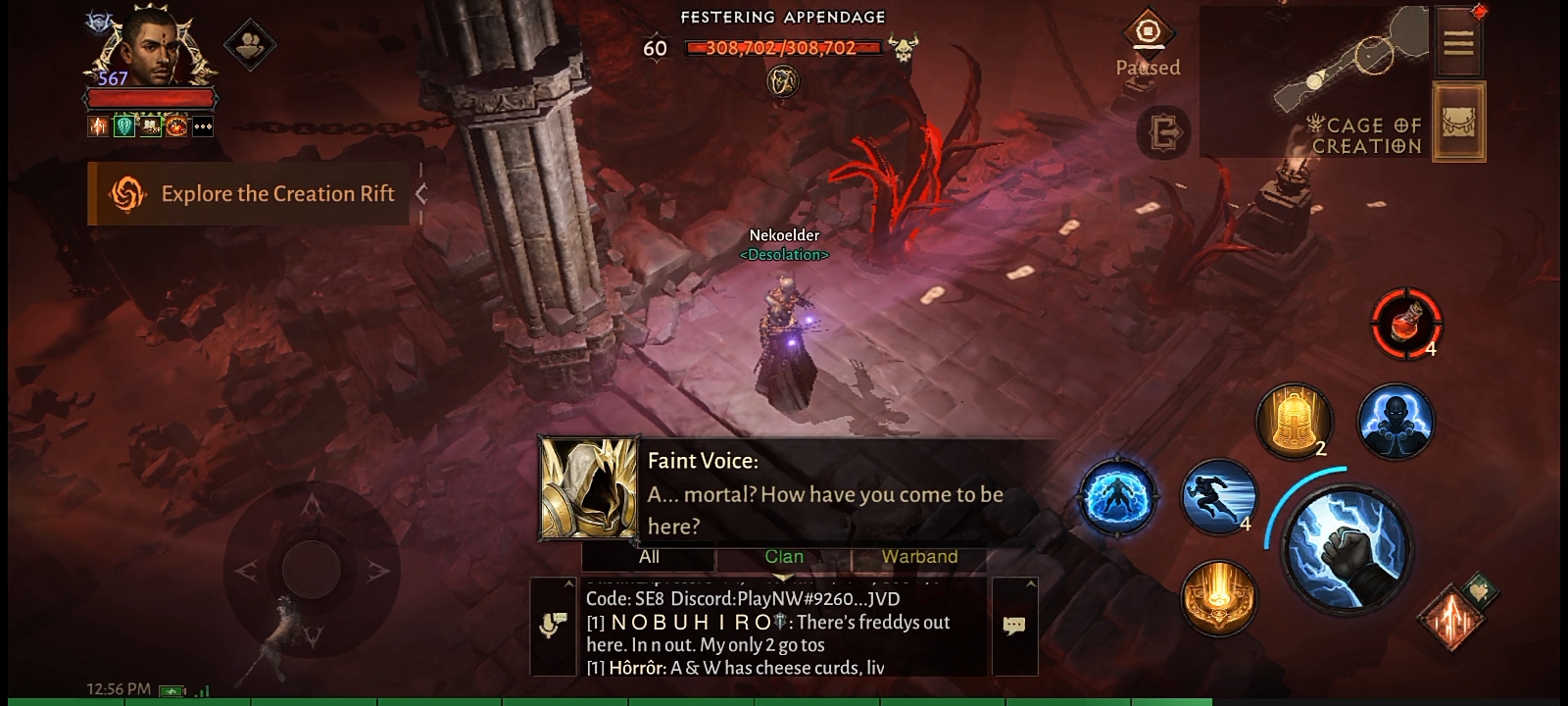The image size is (1568, 706).
Task: Switch chat to the Warband tab
Action: (x=919, y=557)
